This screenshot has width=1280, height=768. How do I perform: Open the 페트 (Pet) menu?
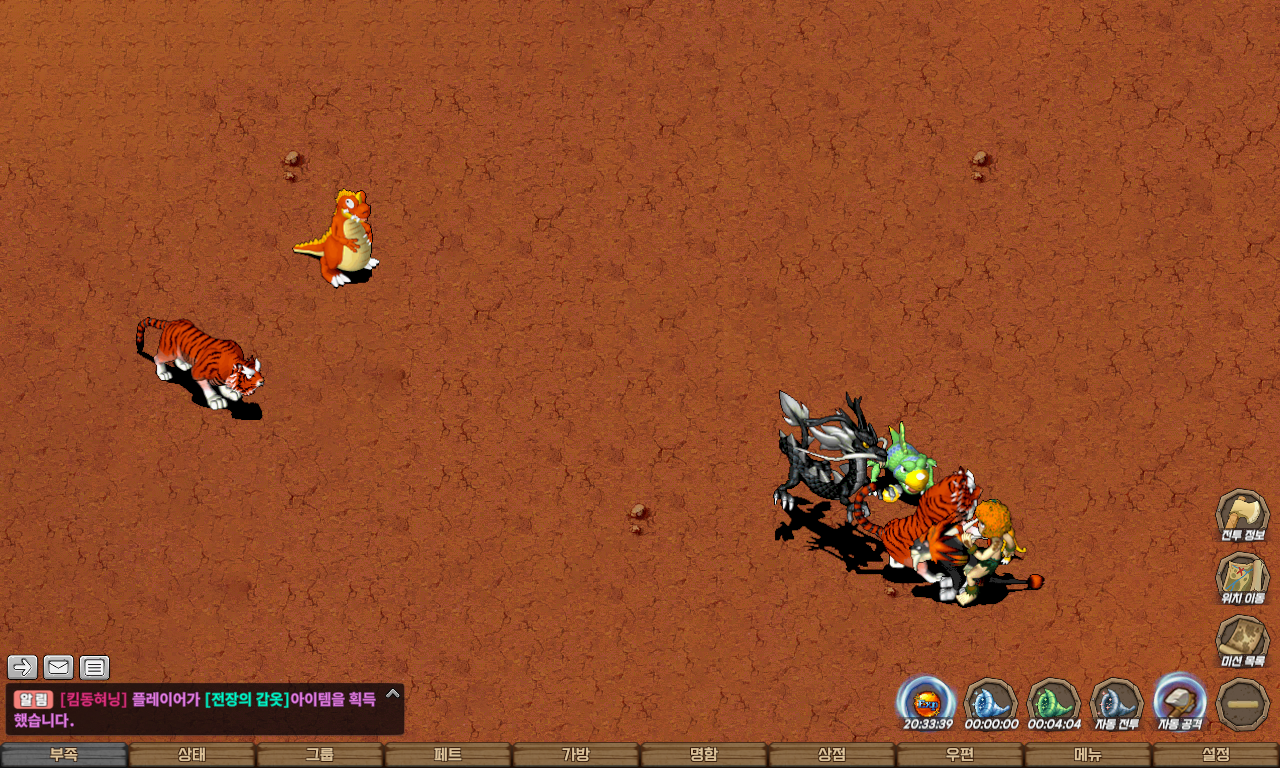[448, 755]
